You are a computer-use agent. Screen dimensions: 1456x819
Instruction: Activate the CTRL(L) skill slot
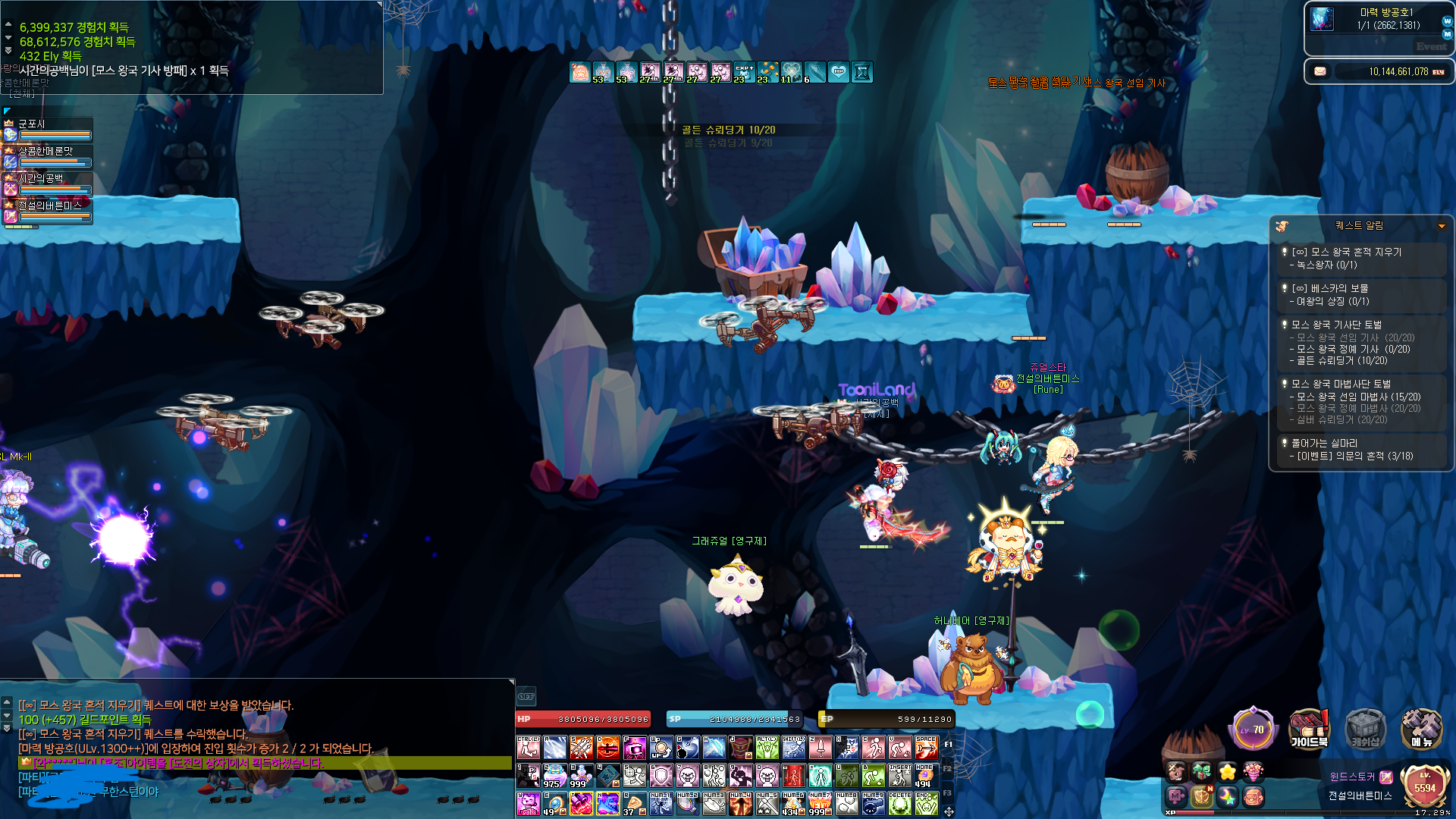click(x=529, y=748)
